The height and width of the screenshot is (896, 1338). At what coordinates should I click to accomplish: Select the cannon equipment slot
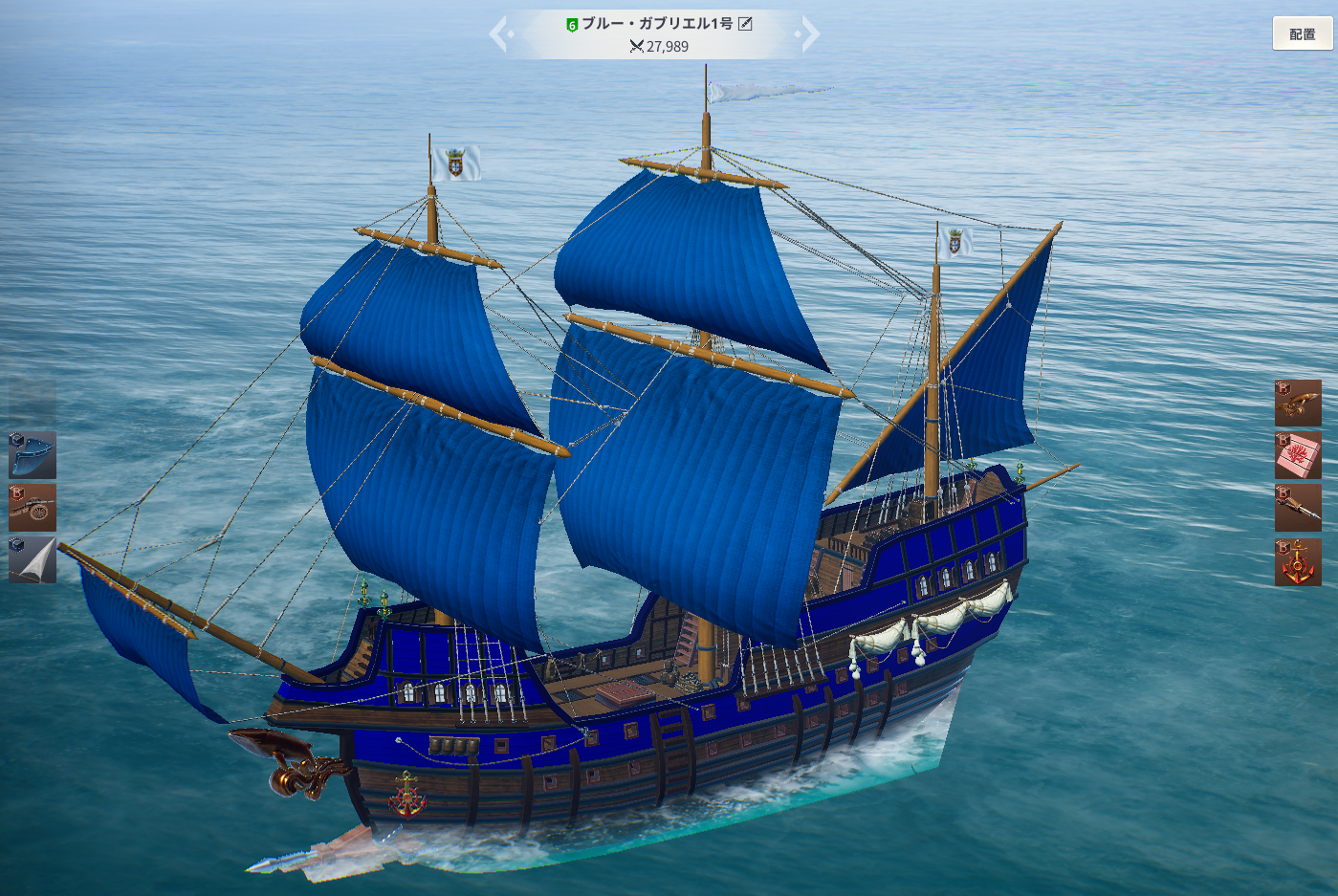coord(33,508)
